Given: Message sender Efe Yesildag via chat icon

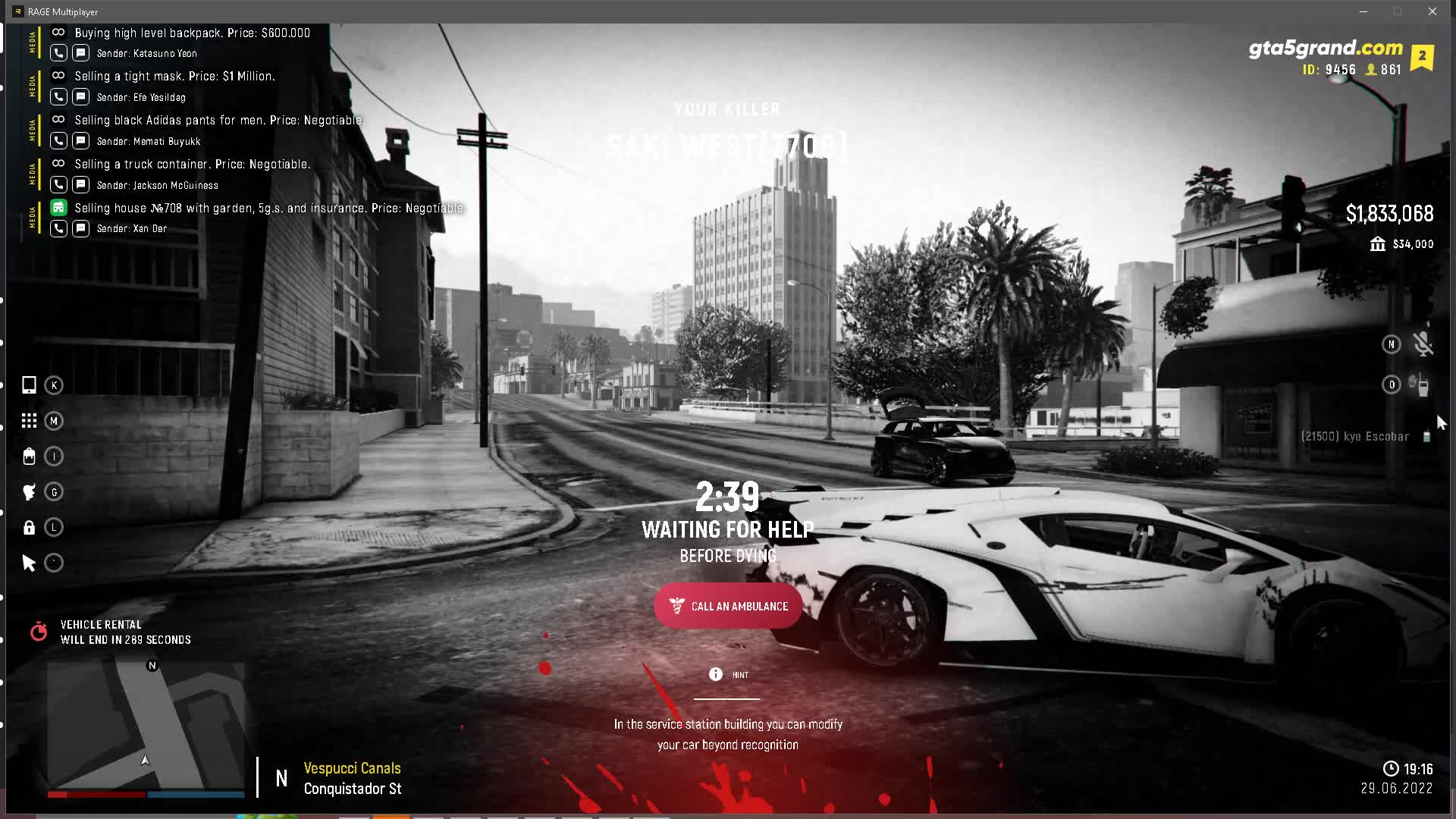Looking at the screenshot, I should click(81, 97).
